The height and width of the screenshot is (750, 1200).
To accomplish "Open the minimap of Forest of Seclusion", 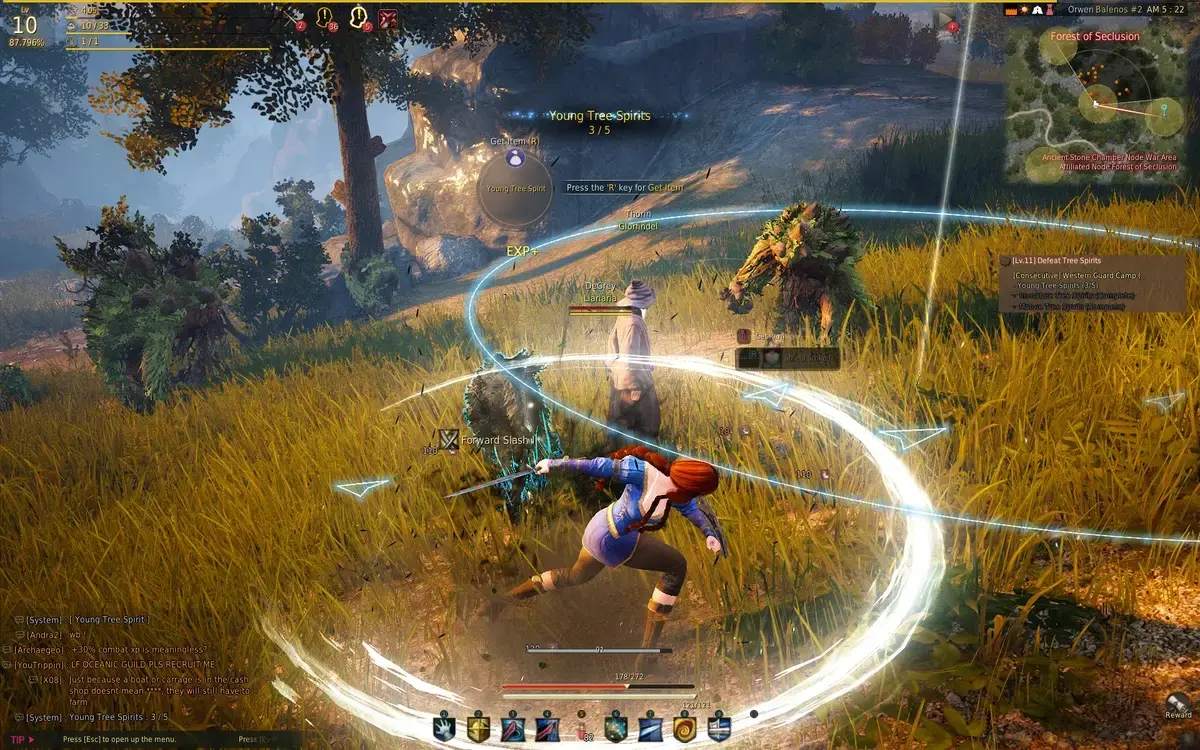I will (x=1094, y=105).
